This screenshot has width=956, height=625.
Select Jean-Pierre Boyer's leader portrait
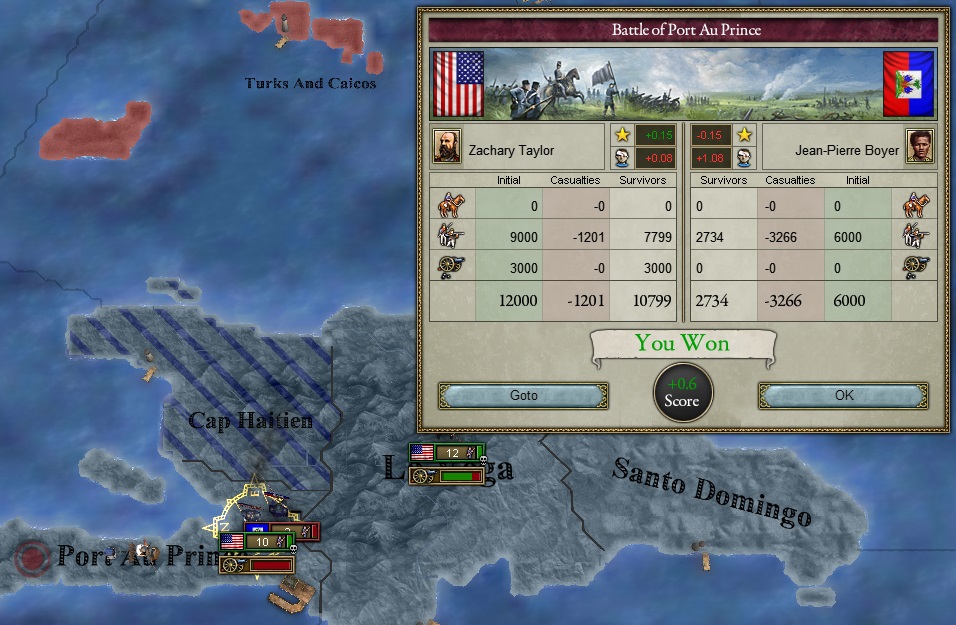click(919, 146)
